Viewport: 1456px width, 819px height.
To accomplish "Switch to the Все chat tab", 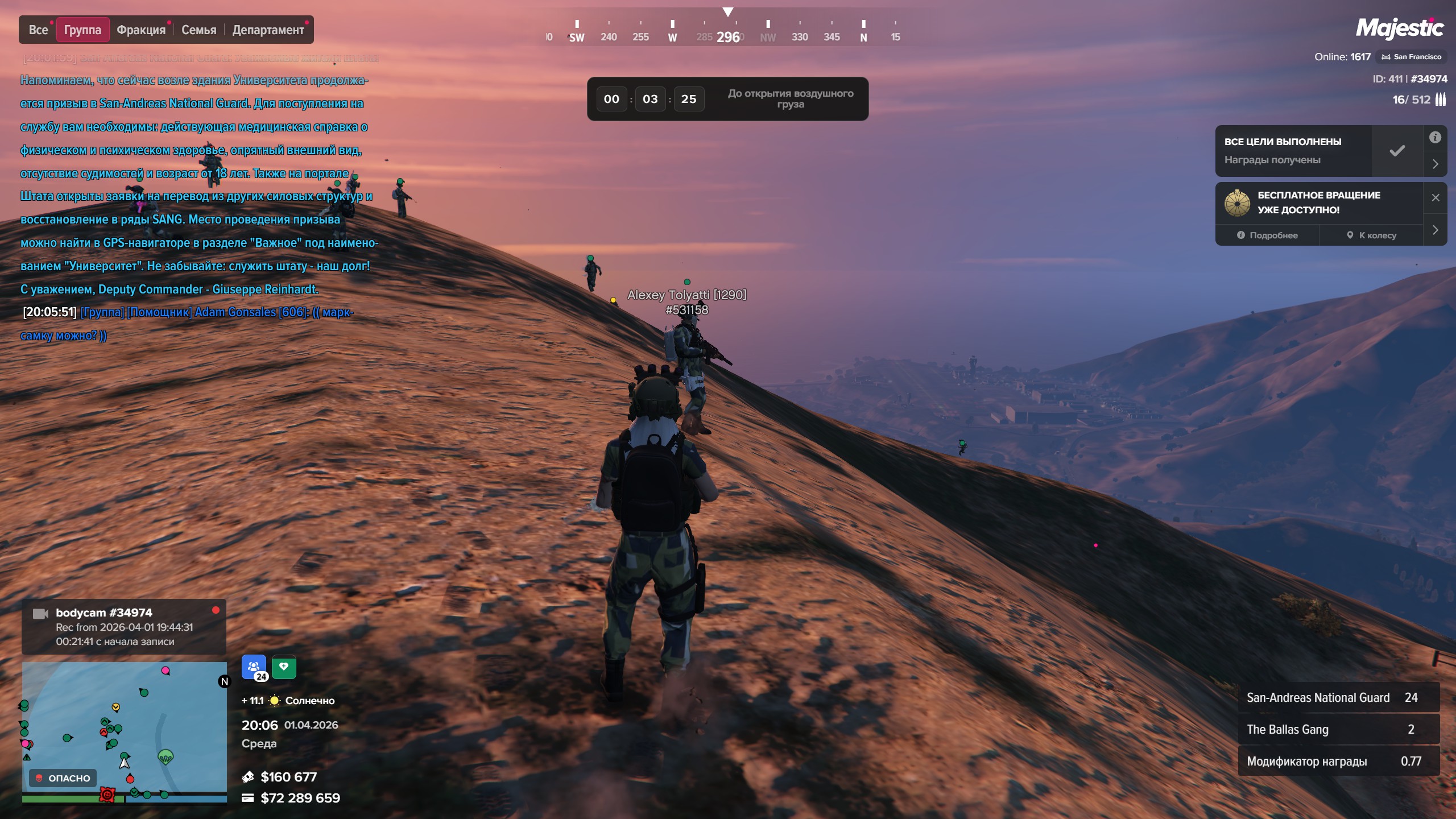I will (38, 30).
